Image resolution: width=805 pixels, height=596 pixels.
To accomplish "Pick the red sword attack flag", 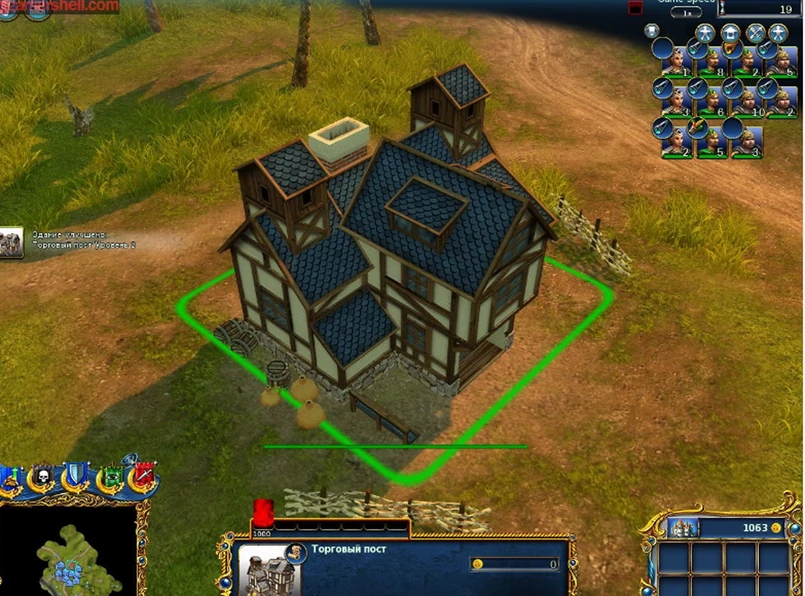I will pyautogui.click(x=143, y=479).
